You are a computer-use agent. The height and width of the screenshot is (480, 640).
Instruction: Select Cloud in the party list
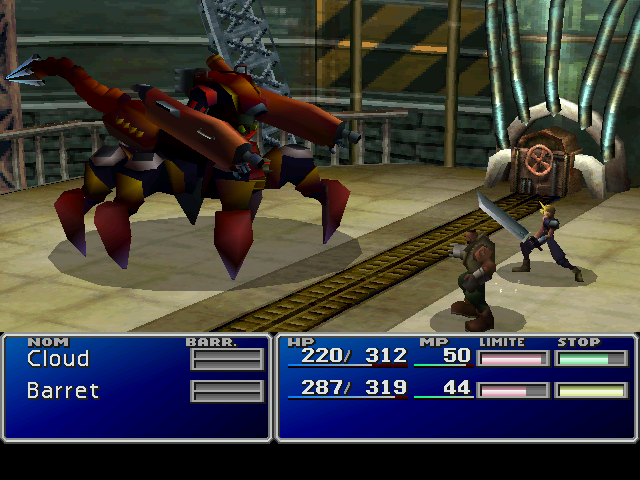(x=58, y=359)
